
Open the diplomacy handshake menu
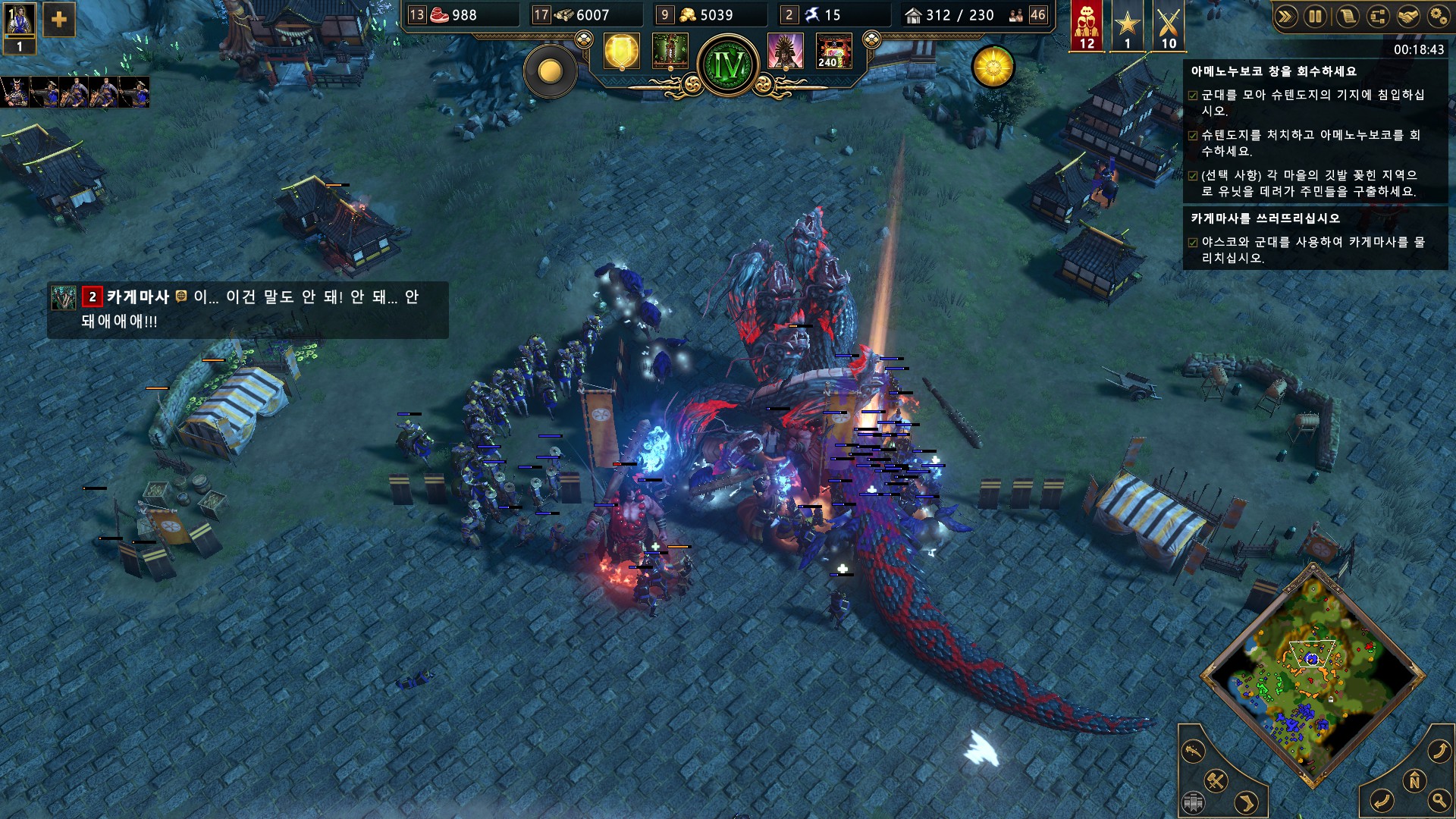(x=1407, y=17)
